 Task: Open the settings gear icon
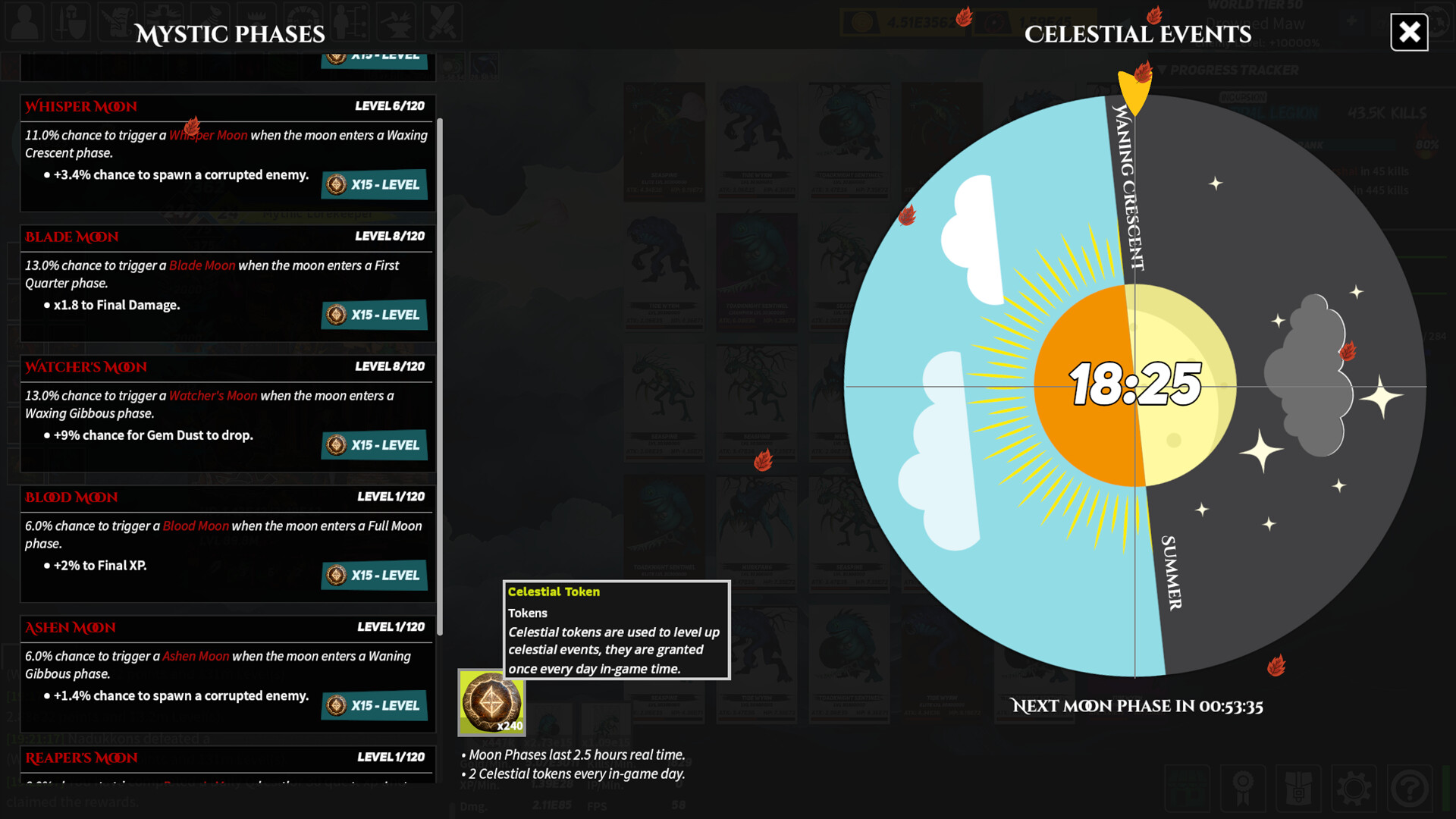pyautogui.click(x=1354, y=789)
